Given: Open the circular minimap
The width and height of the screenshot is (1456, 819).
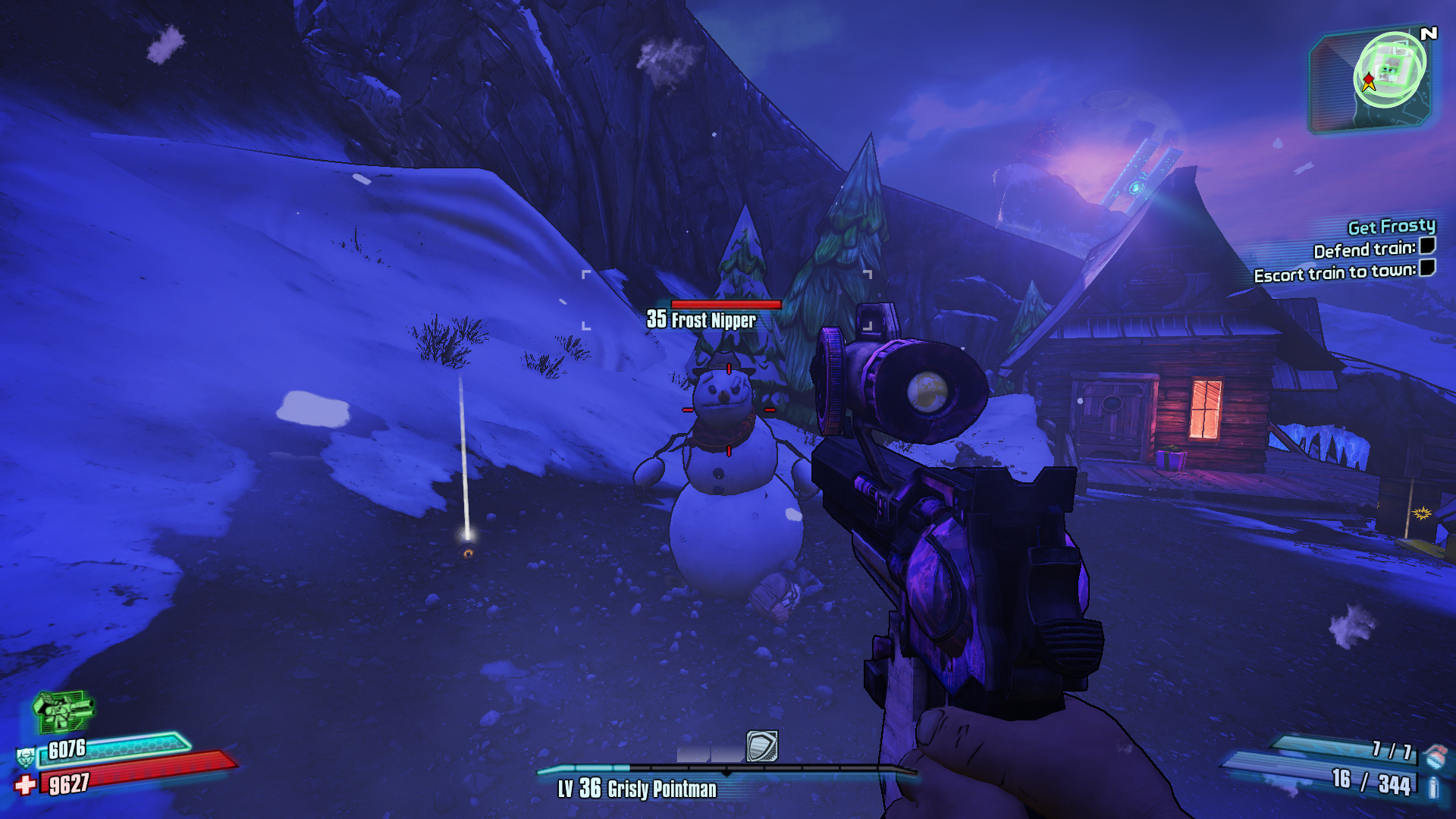Looking at the screenshot, I should click(1389, 71).
